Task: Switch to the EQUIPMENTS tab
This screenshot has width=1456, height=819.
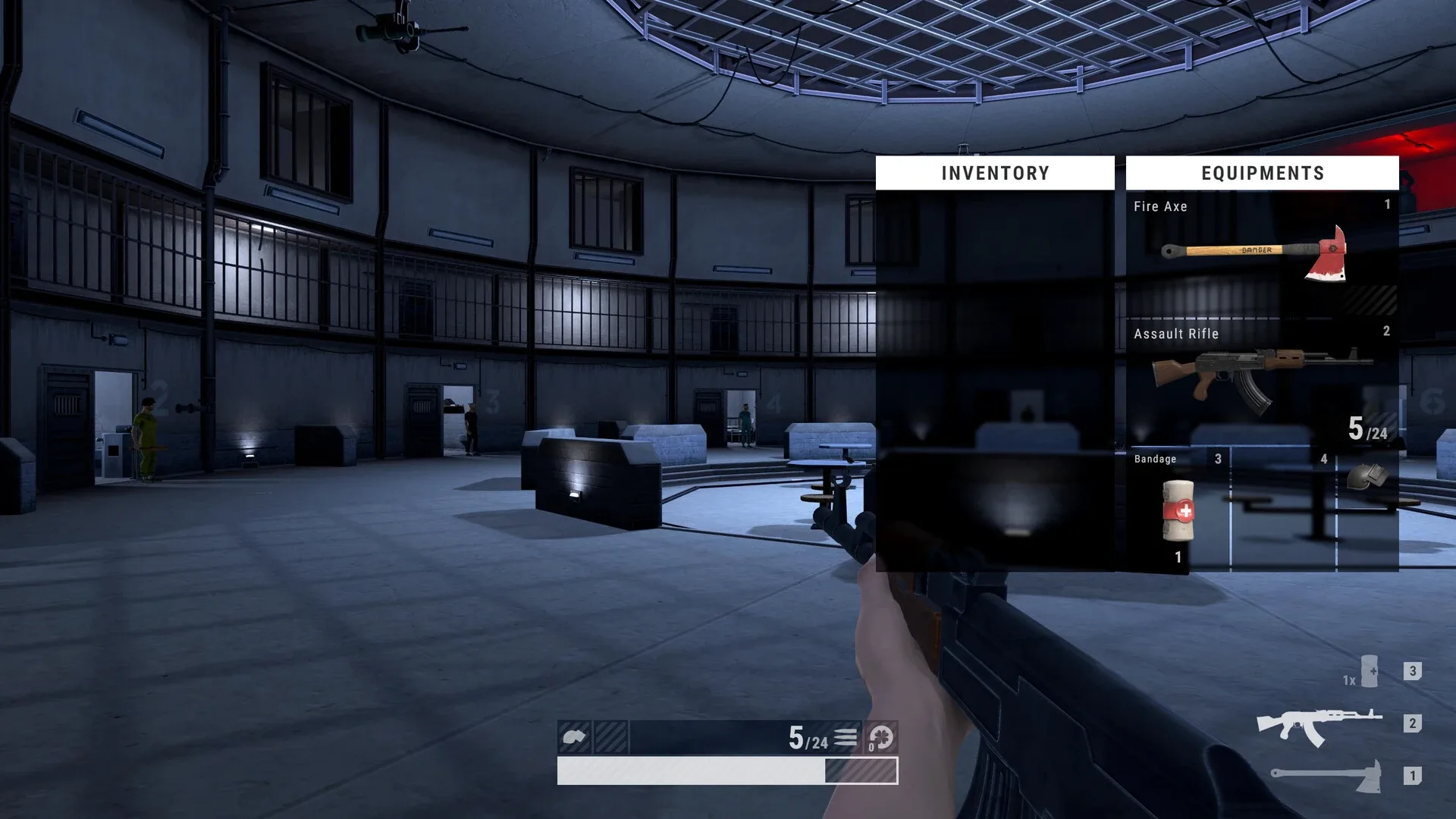Action: coord(1262,172)
